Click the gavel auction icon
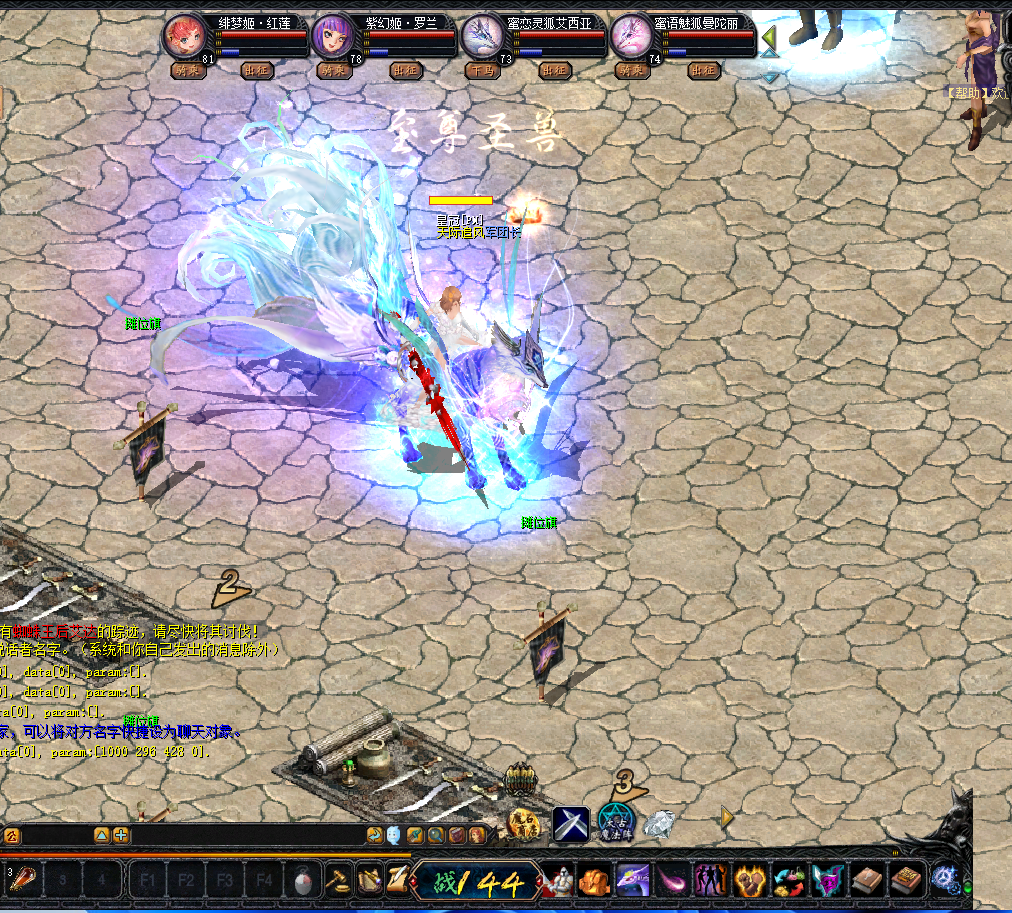This screenshot has height=913, width=1012. click(341, 881)
